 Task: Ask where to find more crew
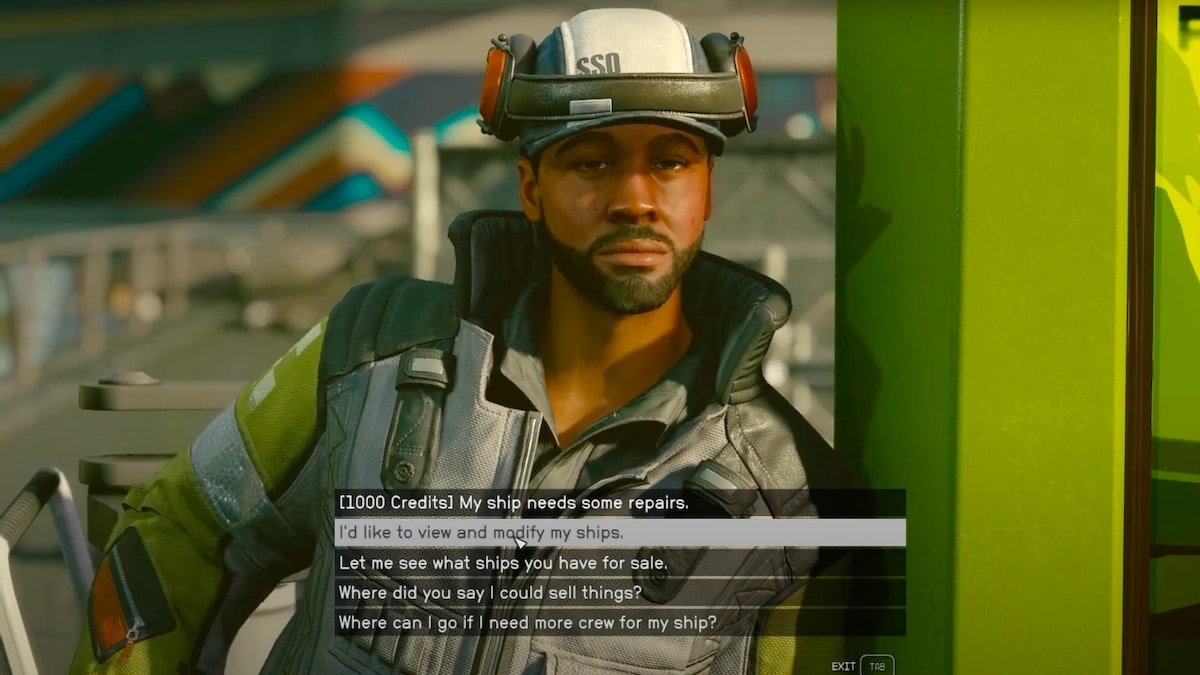(527, 623)
